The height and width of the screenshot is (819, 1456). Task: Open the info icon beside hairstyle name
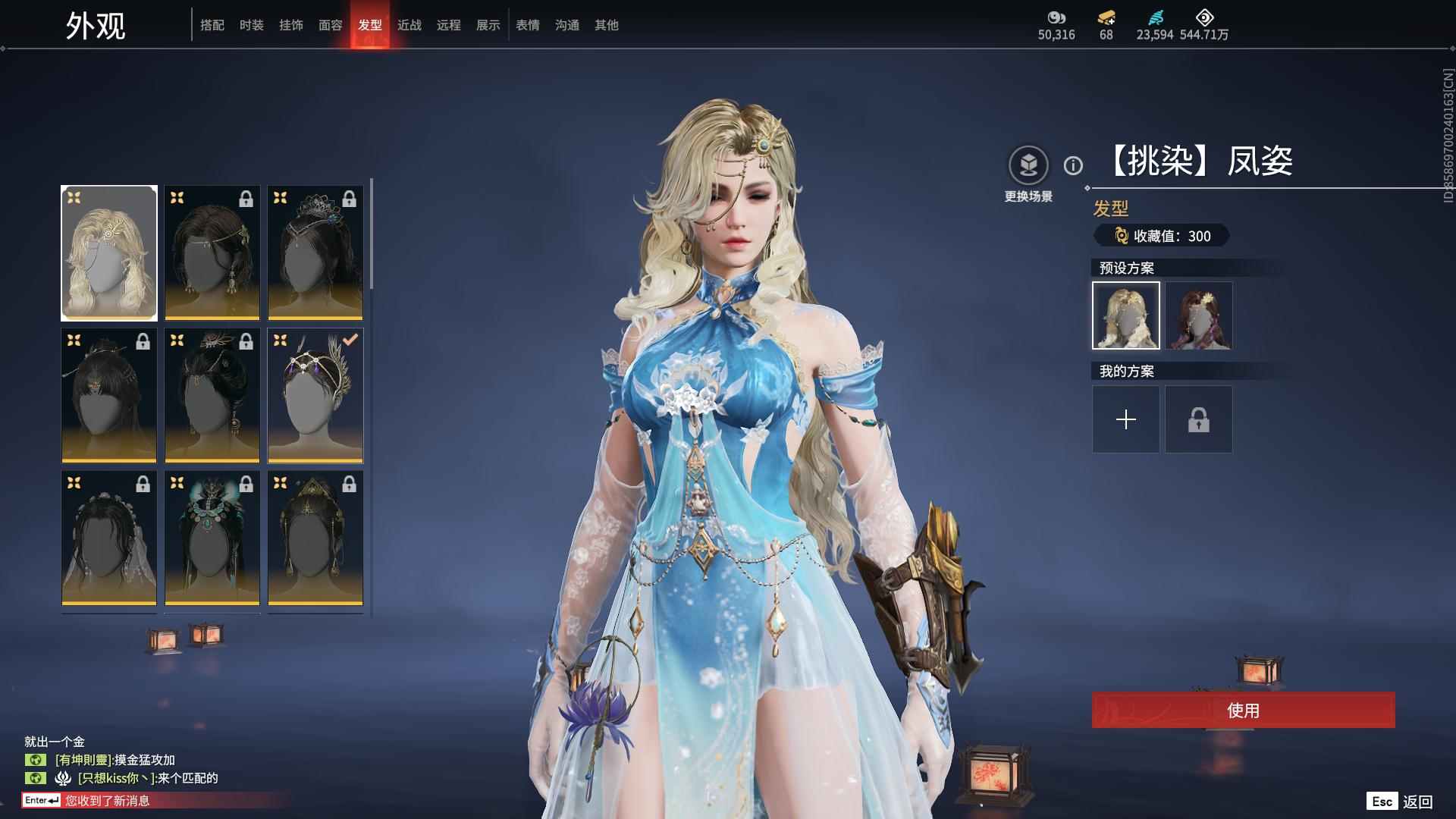click(x=1073, y=165)
